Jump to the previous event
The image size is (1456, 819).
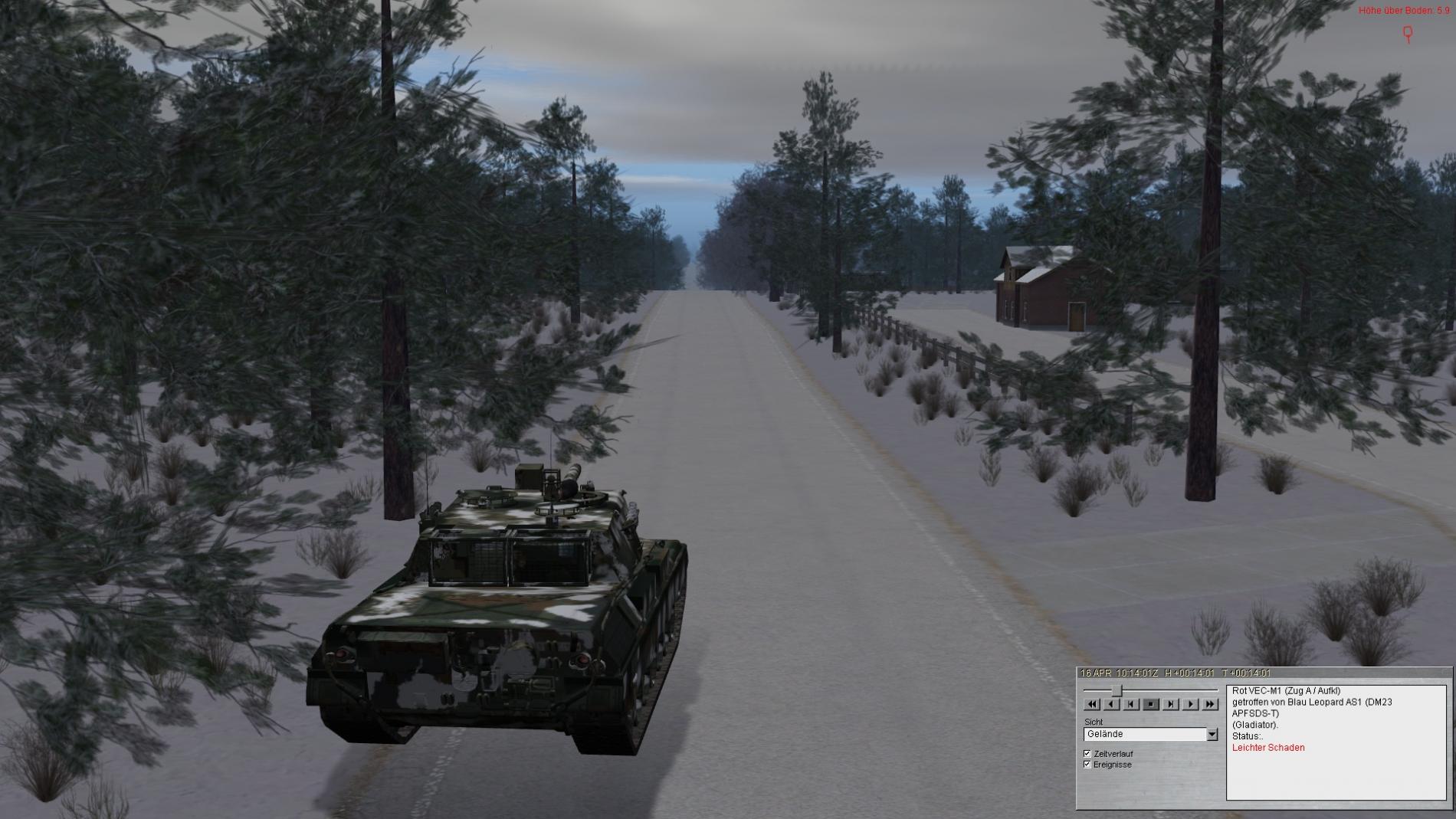point(1131,704)
